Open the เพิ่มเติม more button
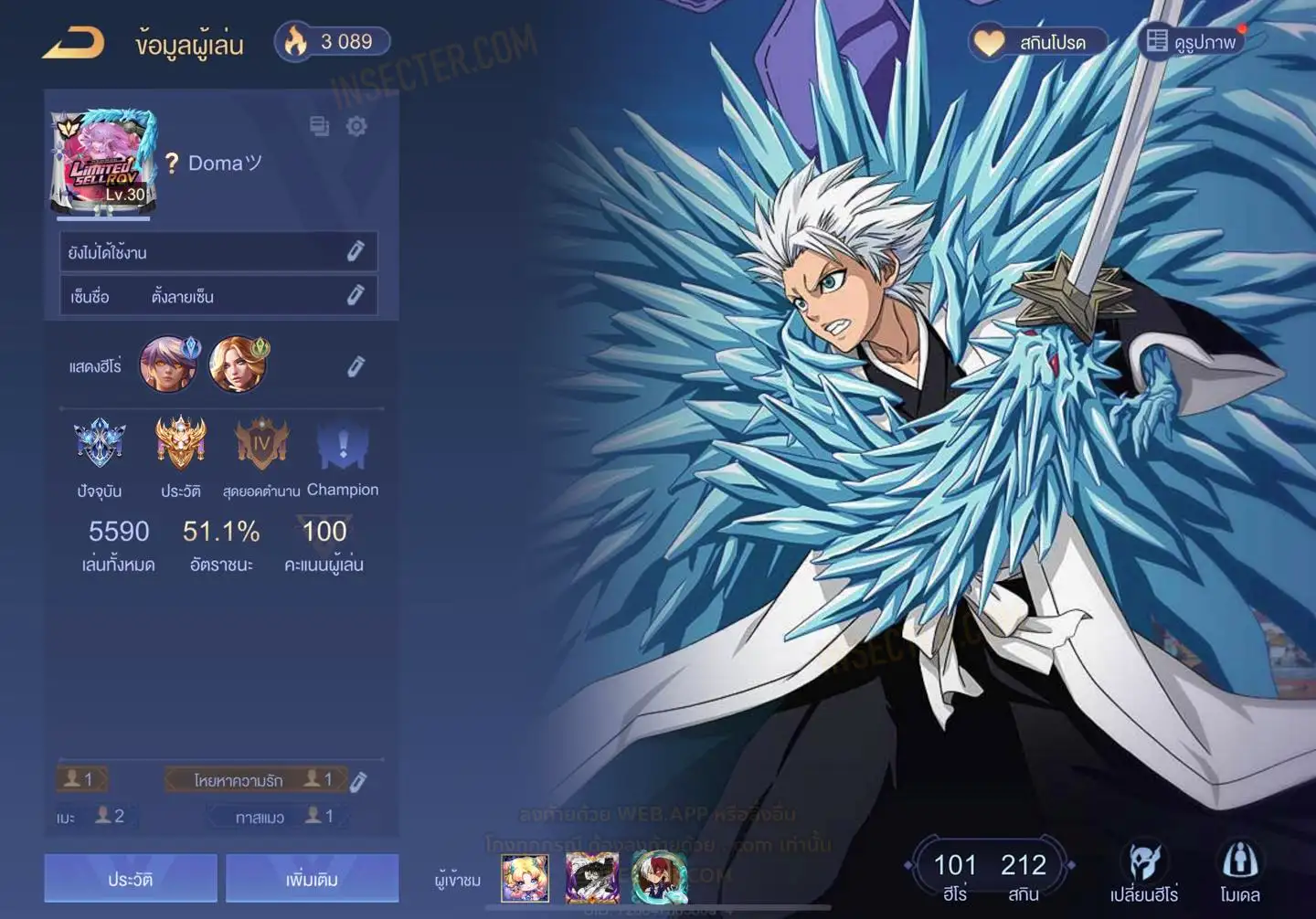 (312, 879)
